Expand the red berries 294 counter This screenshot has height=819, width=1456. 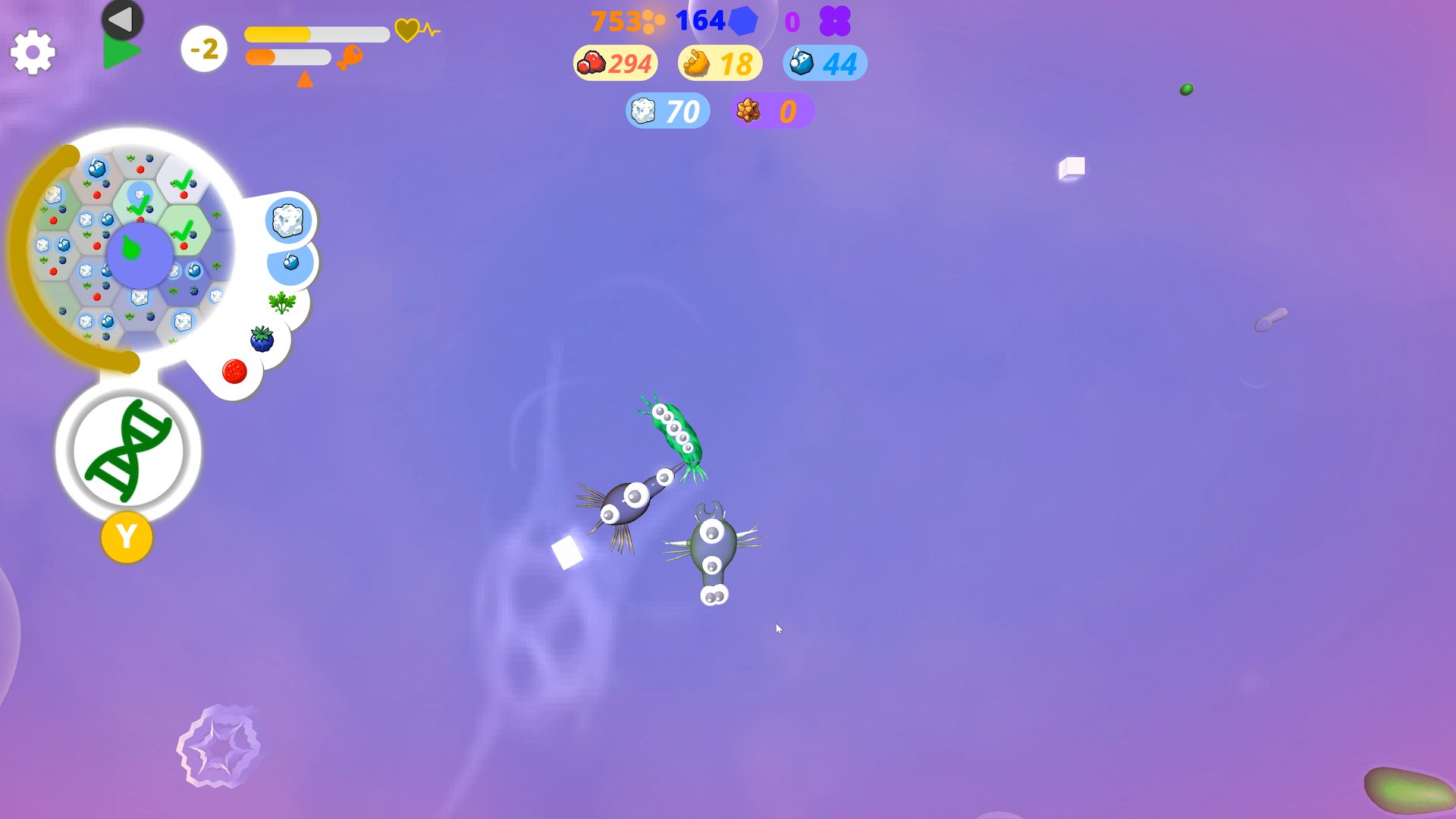click(x=614, y=64)
